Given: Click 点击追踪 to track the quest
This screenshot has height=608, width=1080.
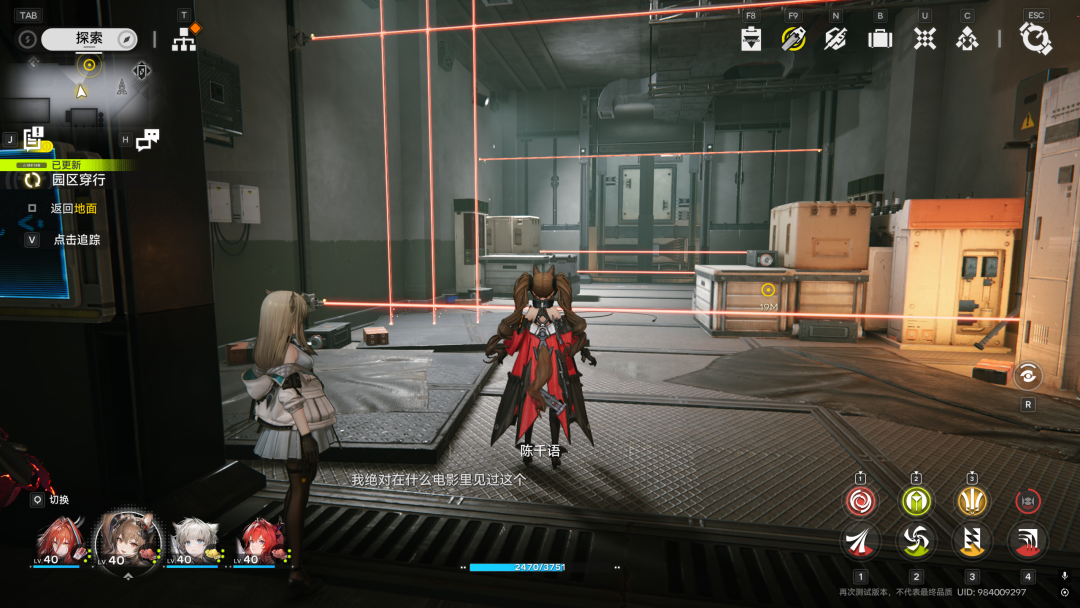Looking at the screenshot, I should [x=76, y=240].
